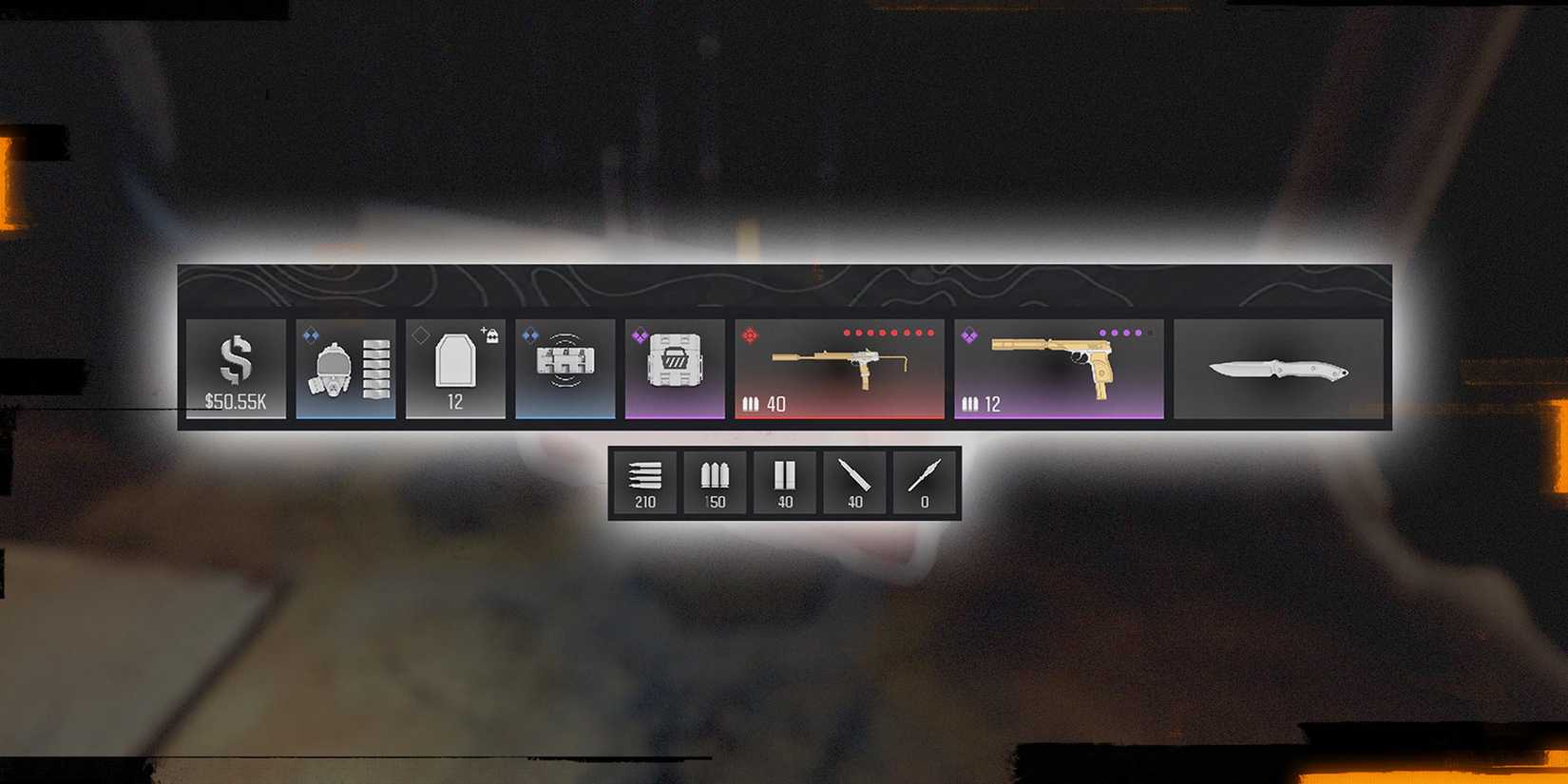This screenshot has width=1568, height=784.
Task: Open the purple supply crate slot
Action: tap(675, 366)
